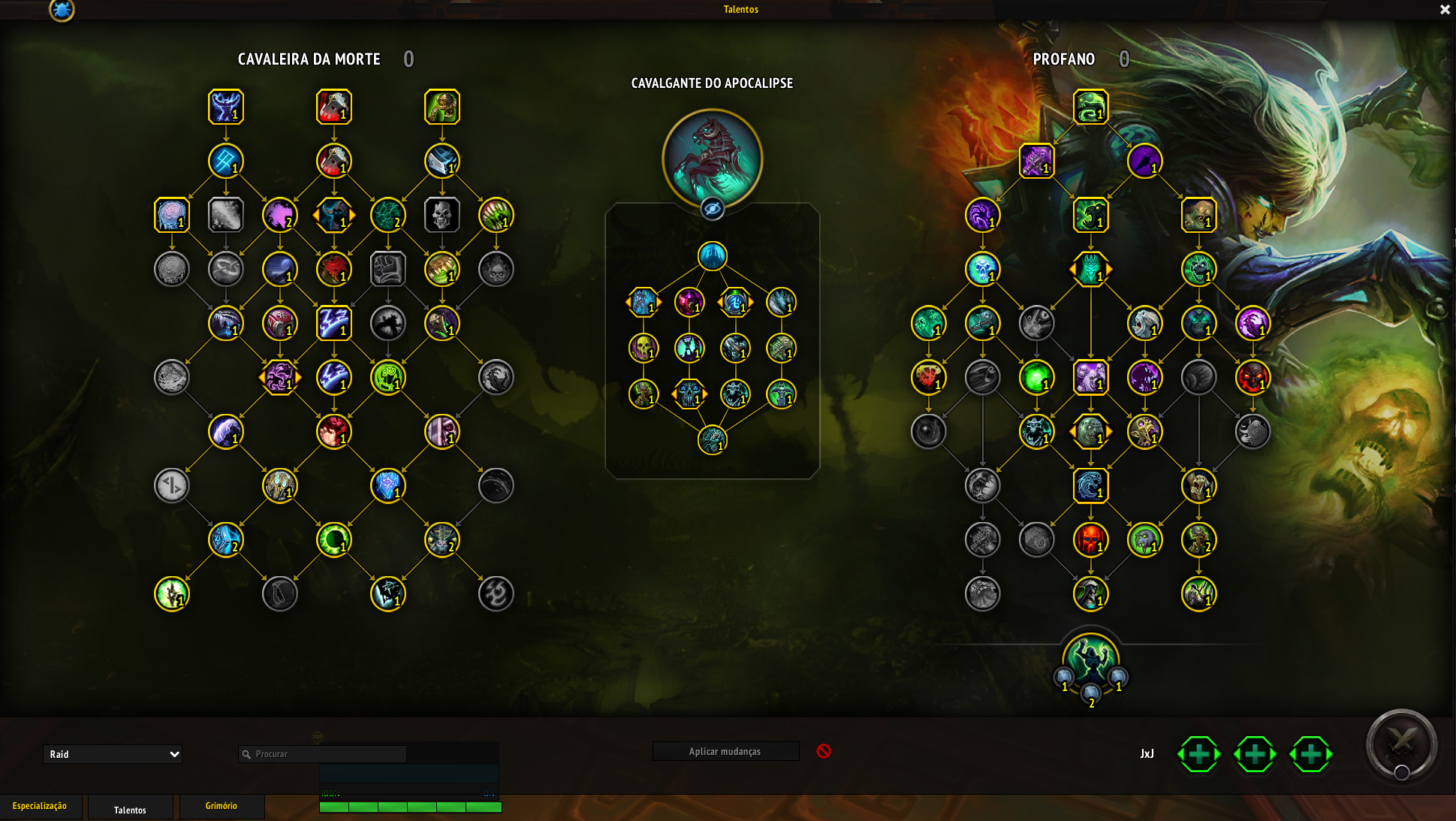Open the crossed swords PvP talents button

(1401, 744)
